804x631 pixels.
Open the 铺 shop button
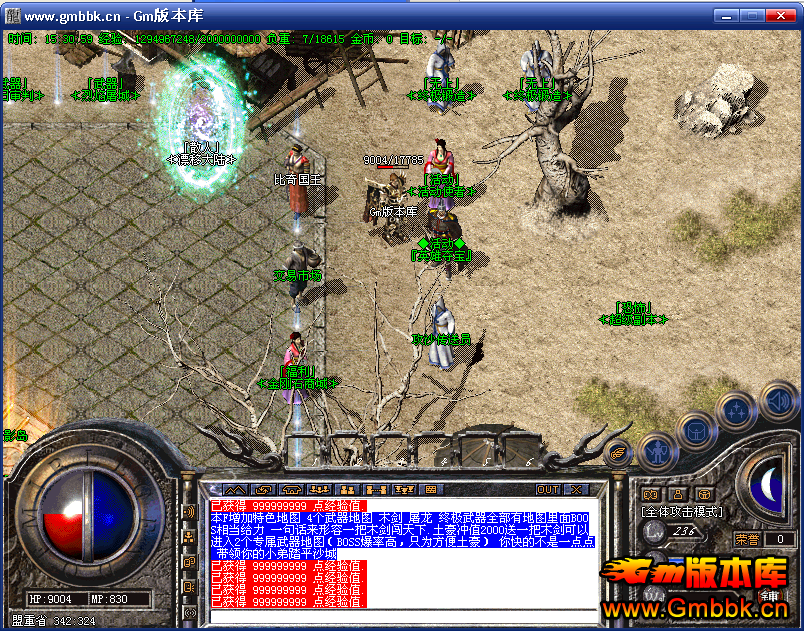(x=770, y=597)
